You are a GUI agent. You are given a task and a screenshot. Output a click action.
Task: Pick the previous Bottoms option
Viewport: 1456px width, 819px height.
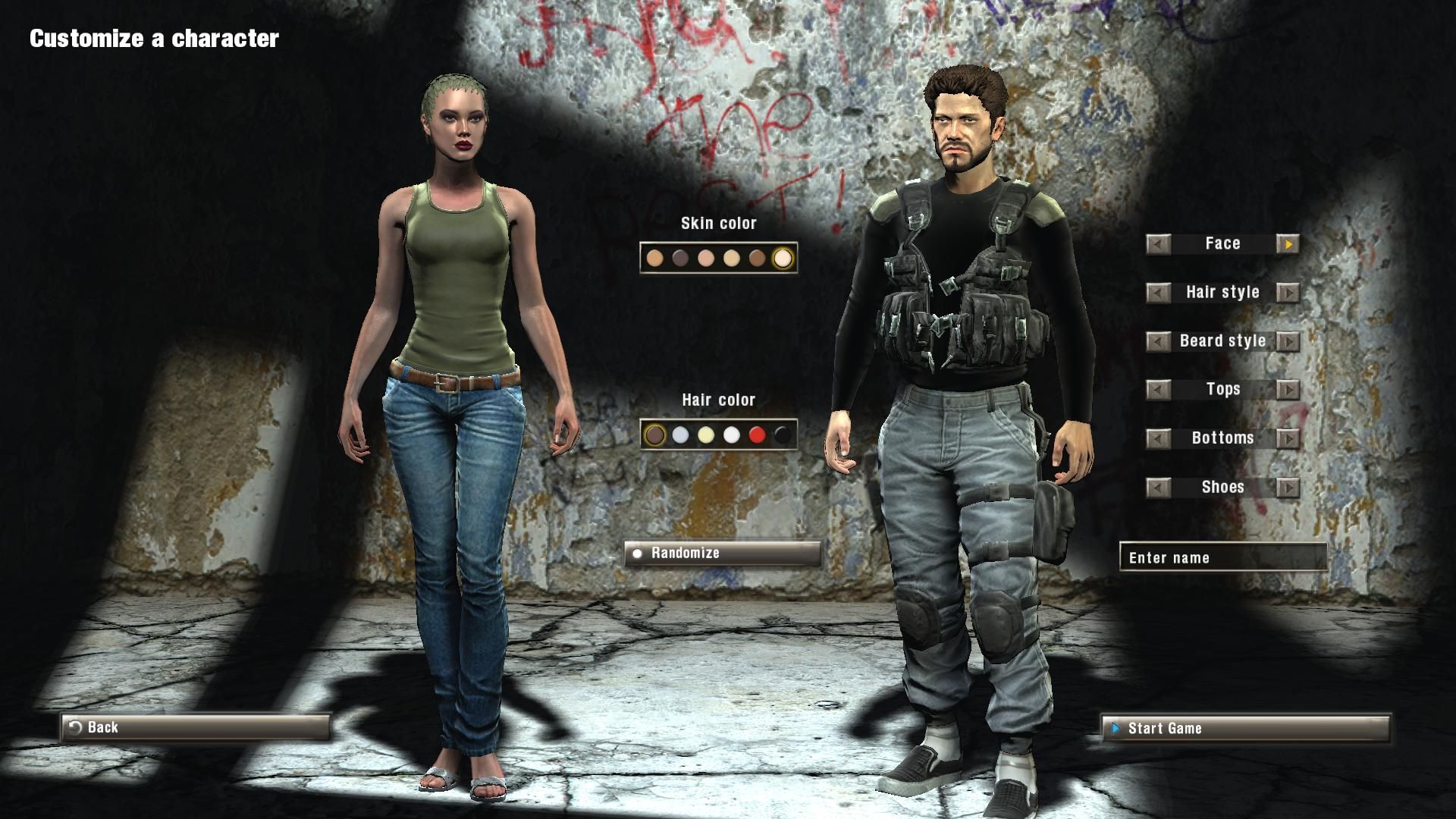tap(1158, 438)
